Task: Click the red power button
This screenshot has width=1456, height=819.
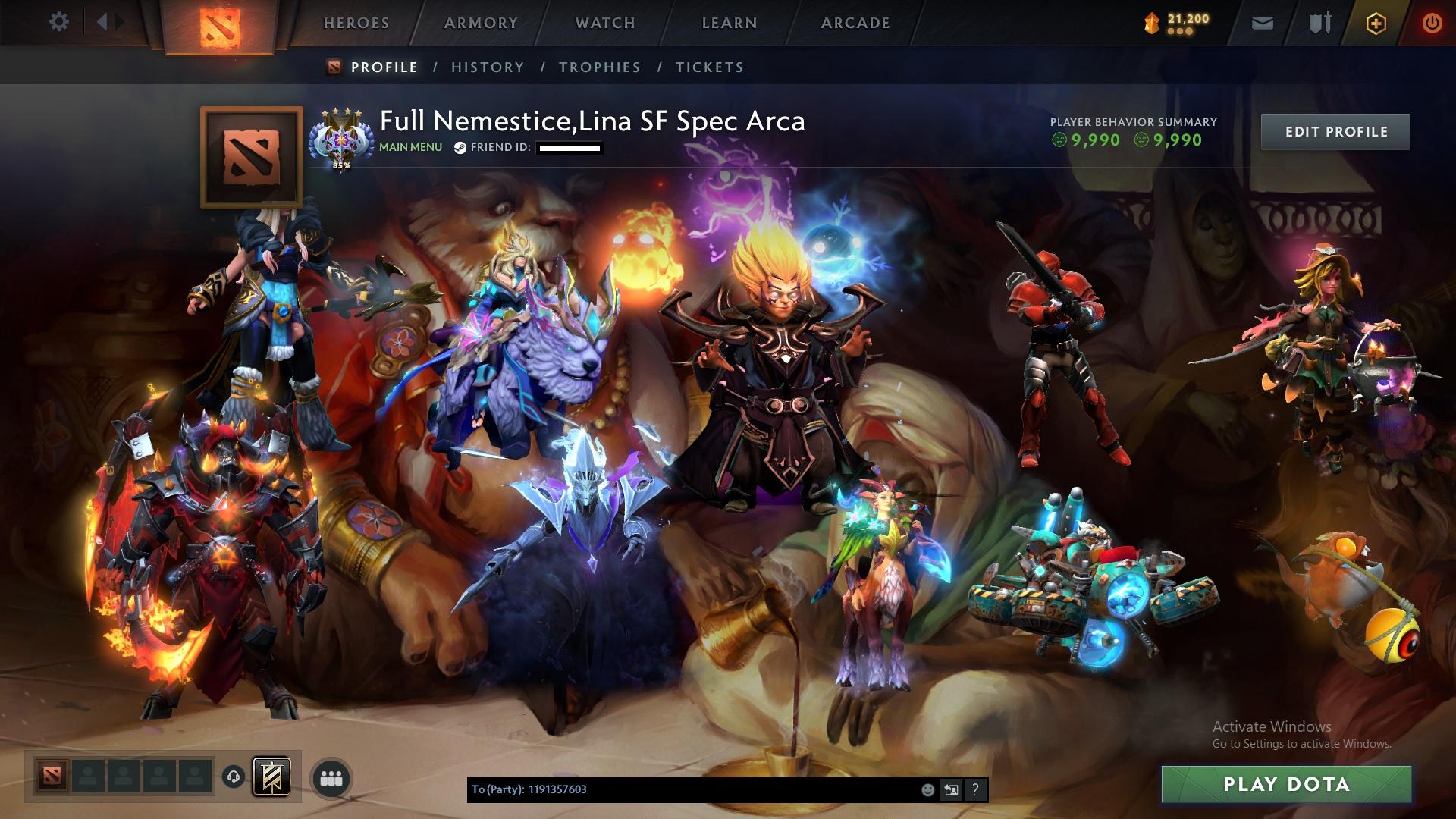Action: 1432,24
